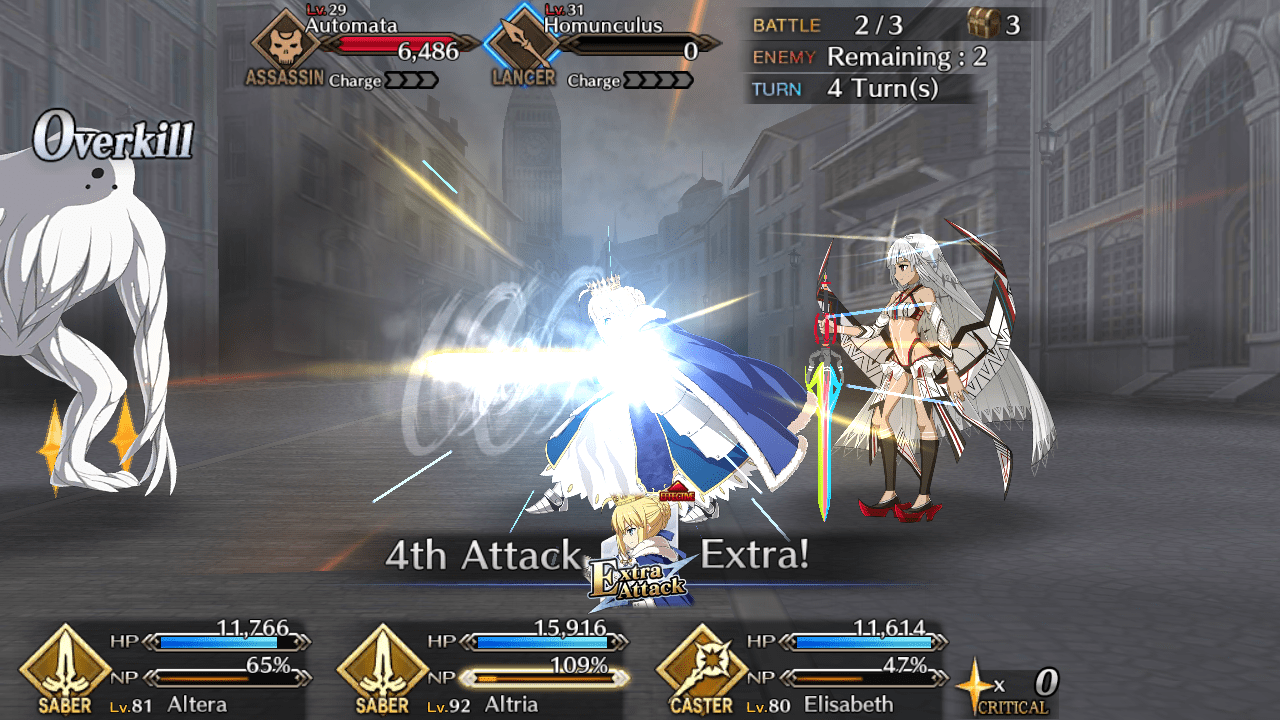The width and height of the screenshot is (1280, 720).
Task: Open Altera's servant status panel
Action: coord(167,668)
